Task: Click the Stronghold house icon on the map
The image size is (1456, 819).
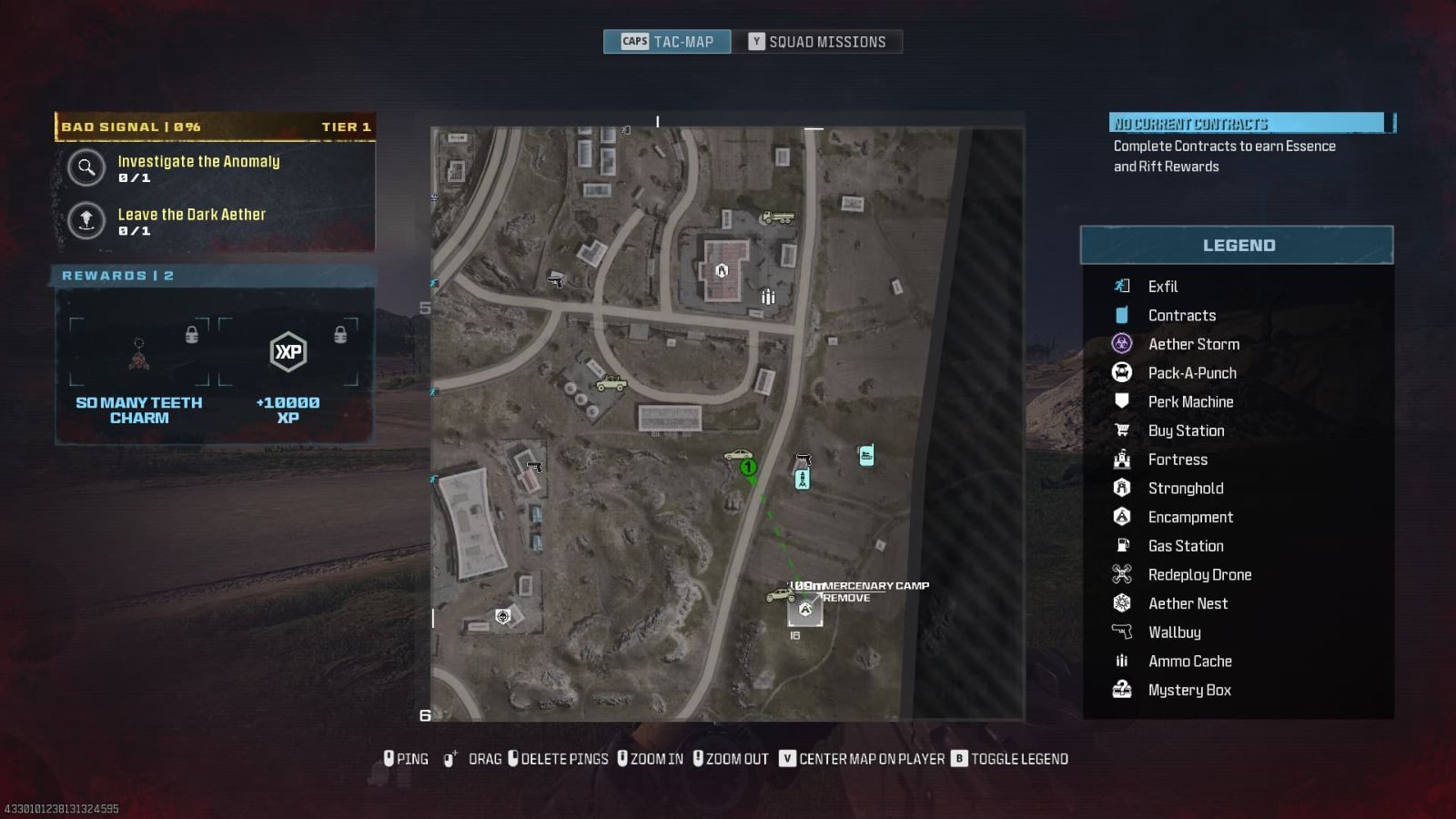Action: click(x=722, y=269)
